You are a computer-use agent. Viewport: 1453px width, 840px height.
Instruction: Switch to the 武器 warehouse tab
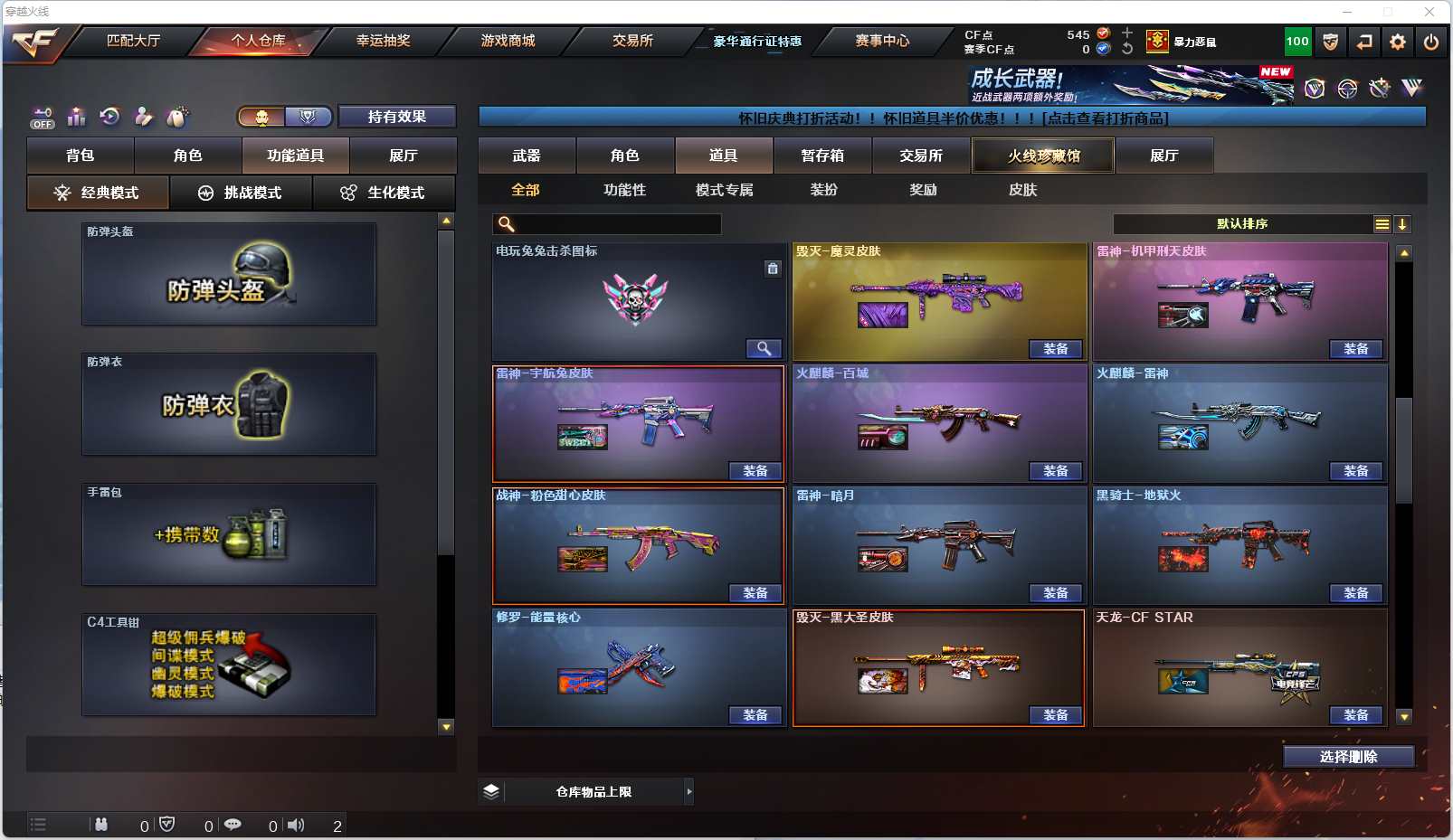pyautogui.click(x=527, y=156)
